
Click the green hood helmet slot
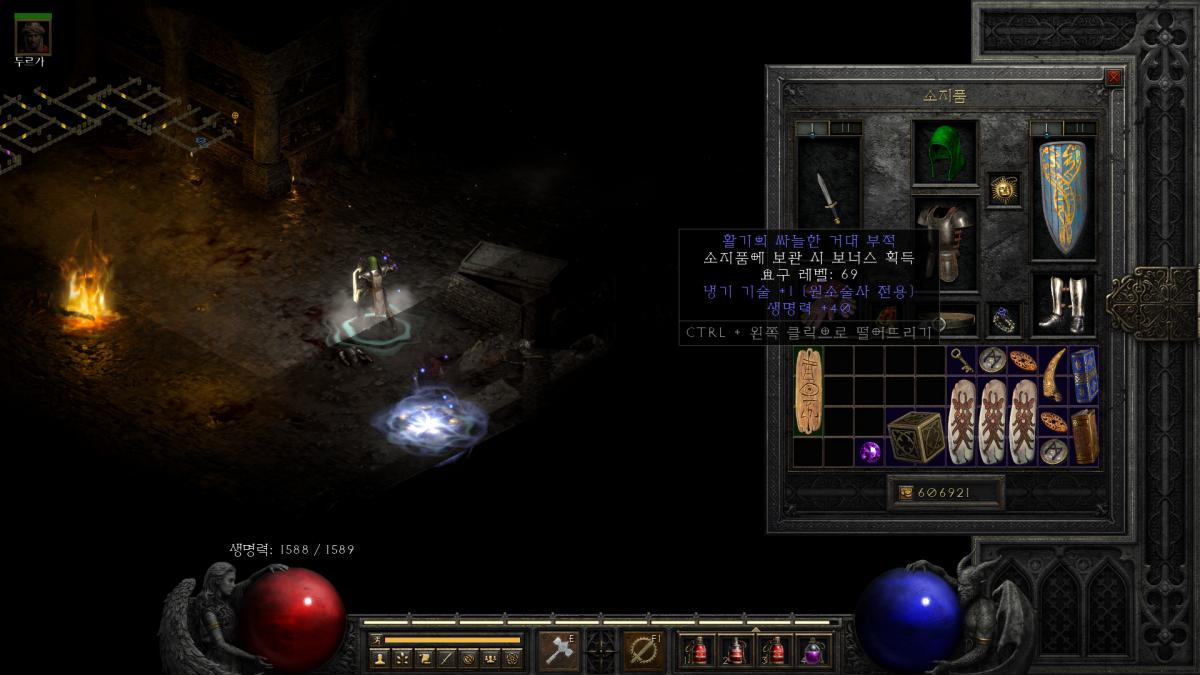[945, 153]
